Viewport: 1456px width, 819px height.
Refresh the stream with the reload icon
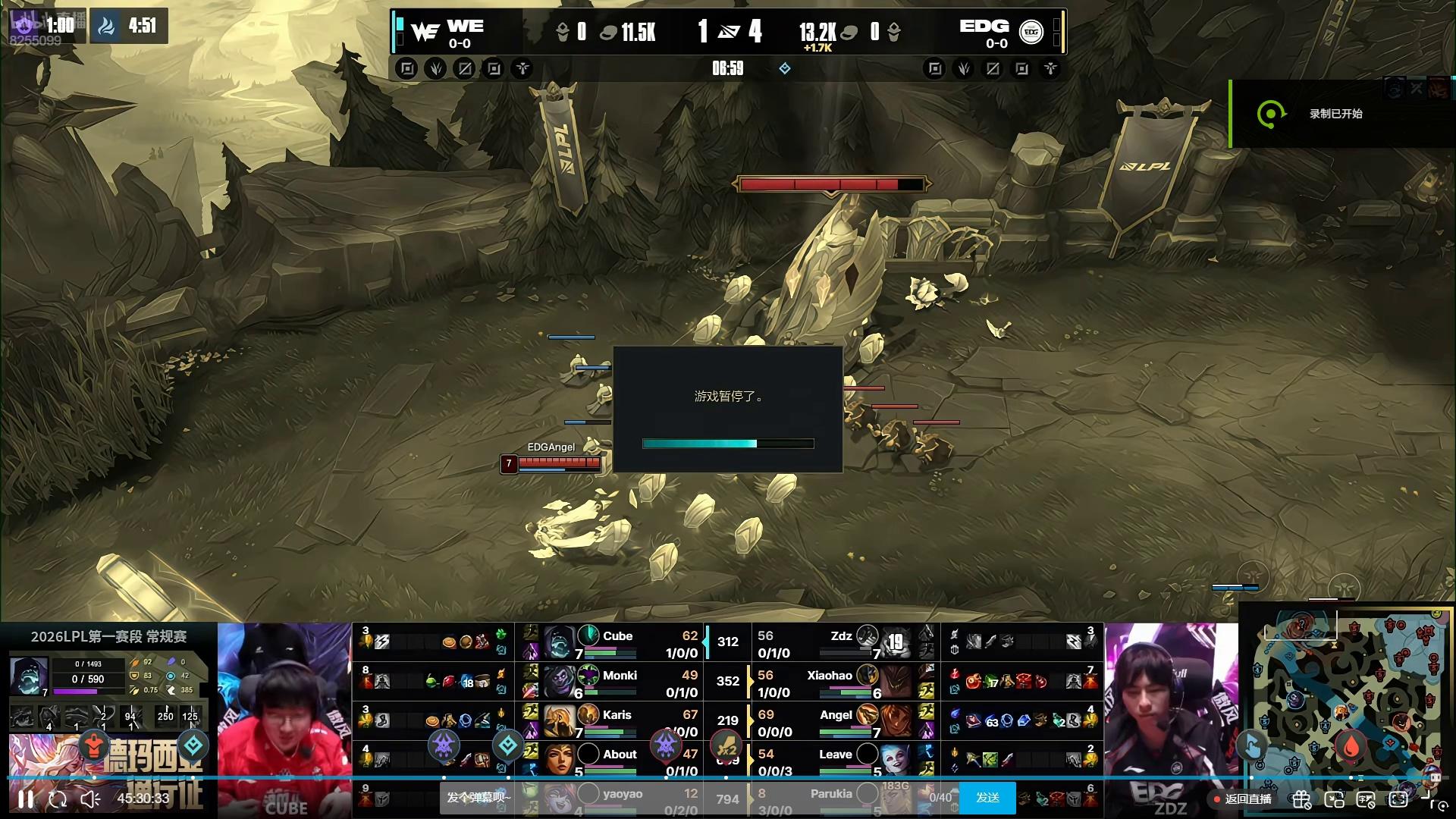58,799
